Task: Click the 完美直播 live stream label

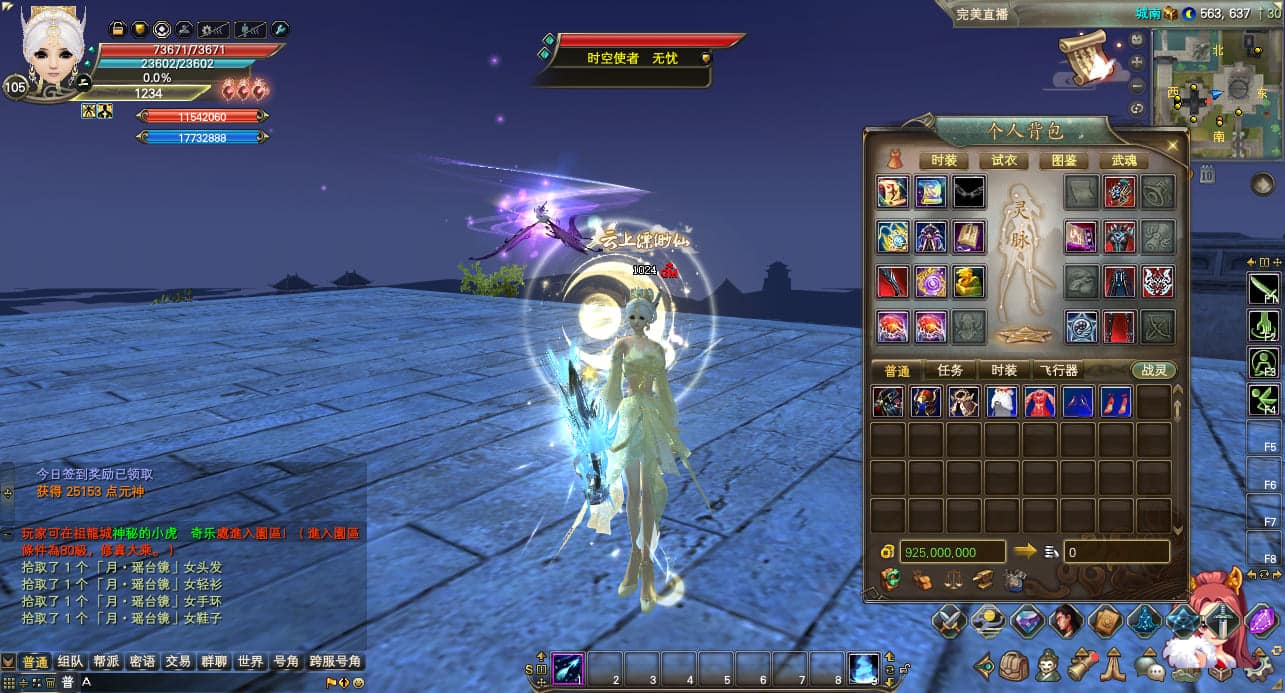Action: (x=982, y=14)
